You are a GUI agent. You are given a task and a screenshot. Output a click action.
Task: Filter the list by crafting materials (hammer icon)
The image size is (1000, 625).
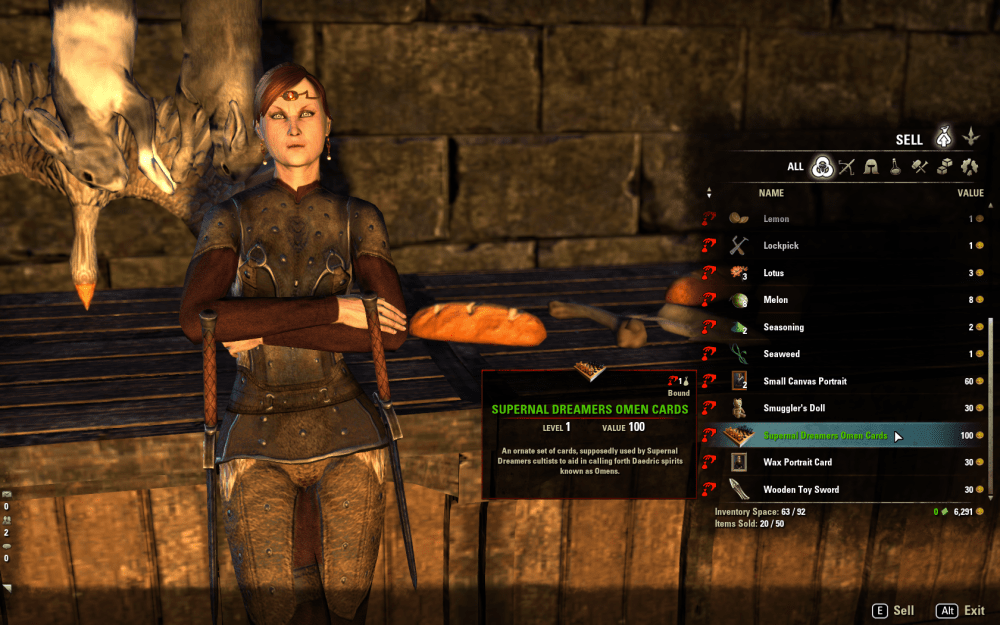pos(920,167)
